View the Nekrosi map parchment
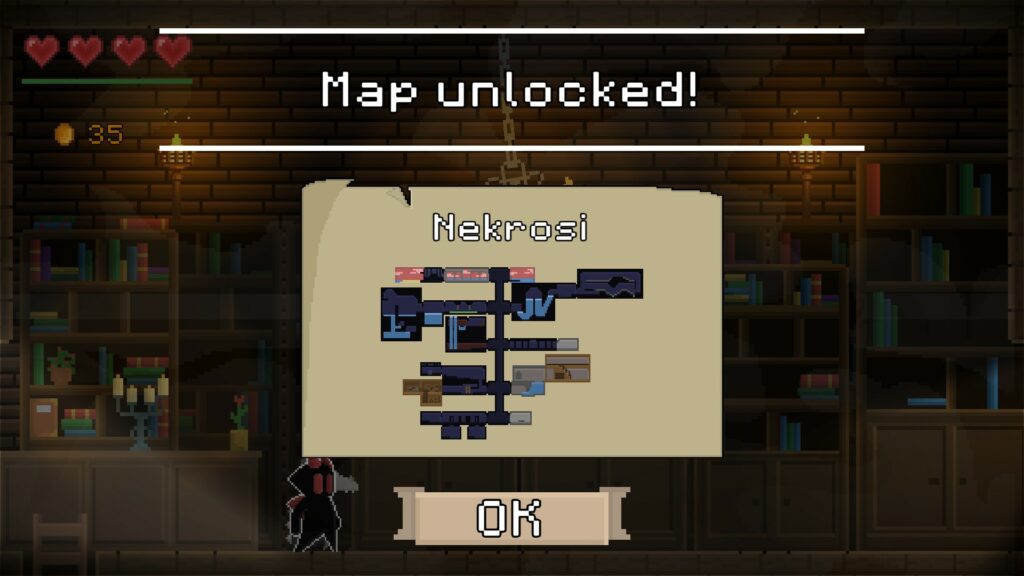This screenshot has width=1024, height=576. [511, 330]
